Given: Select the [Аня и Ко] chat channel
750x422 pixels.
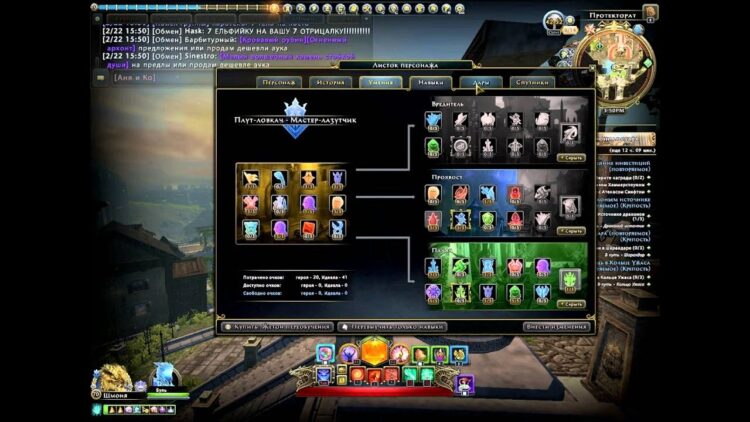Looking at the screenshot, I should (x=133, y=77).
